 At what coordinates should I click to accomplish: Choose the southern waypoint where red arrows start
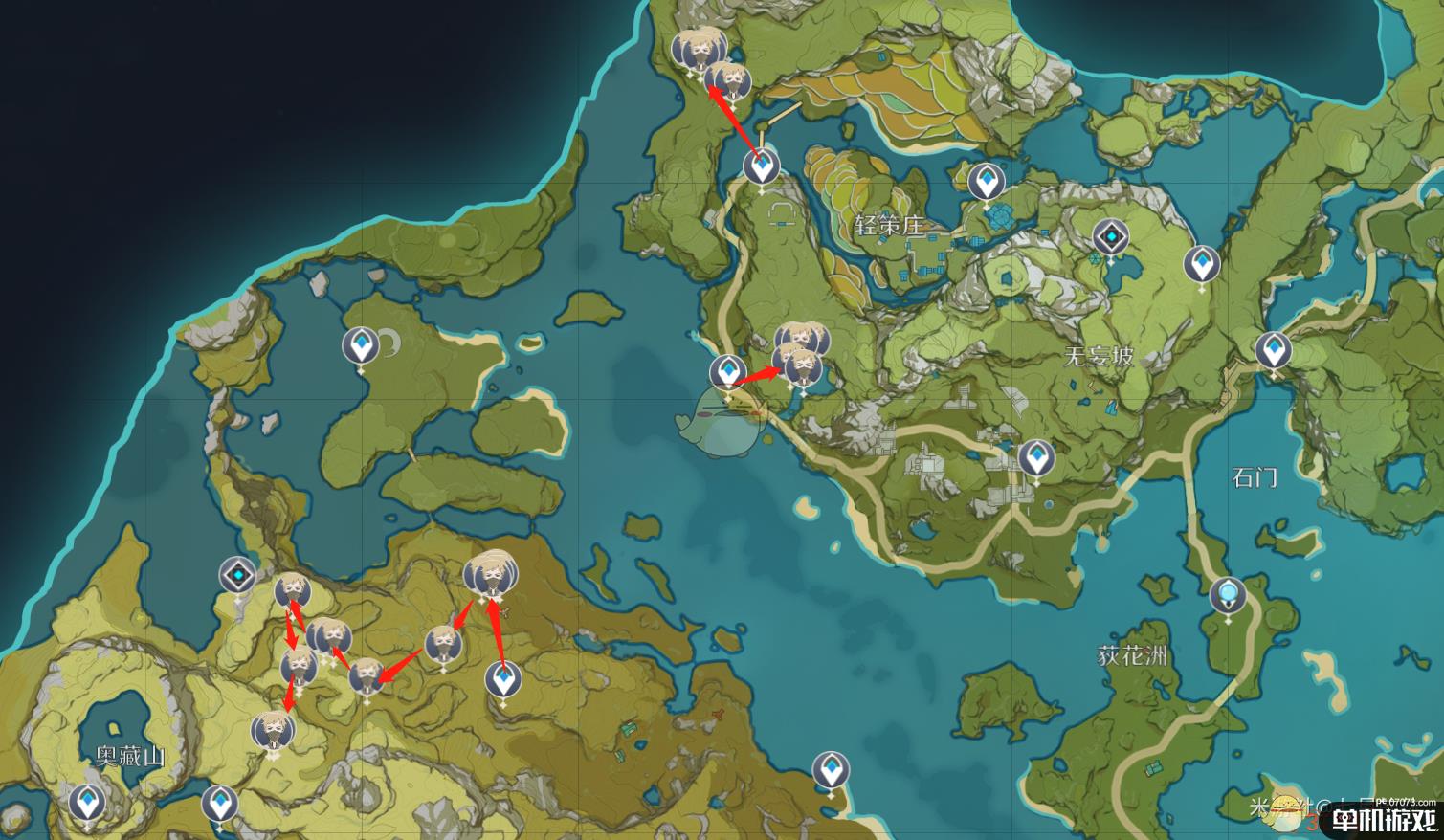502,679
